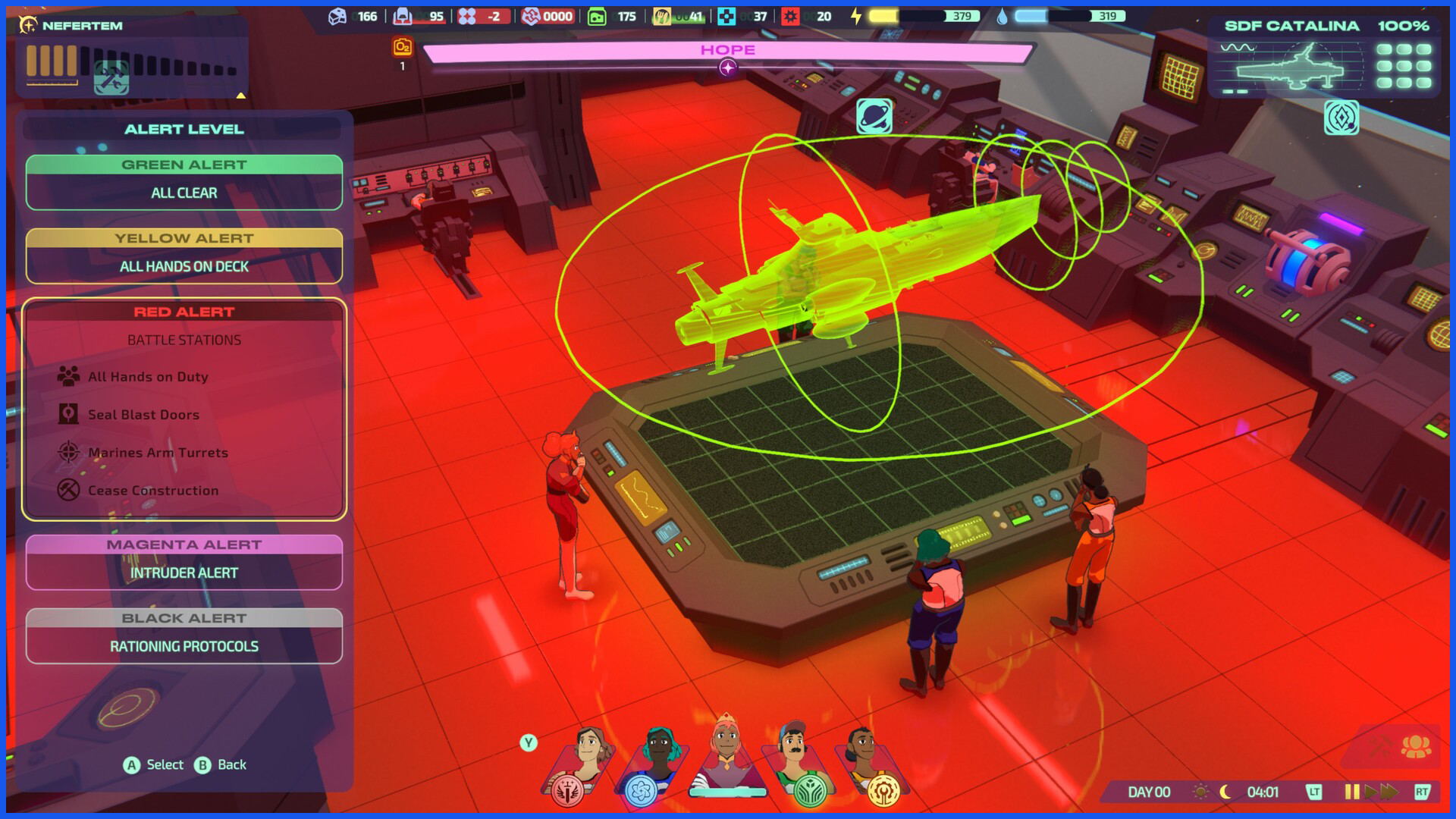Pause the game time
The width and height of the screenshot is (1456, 819).
pyautogui.click(x=1351, y=792)
